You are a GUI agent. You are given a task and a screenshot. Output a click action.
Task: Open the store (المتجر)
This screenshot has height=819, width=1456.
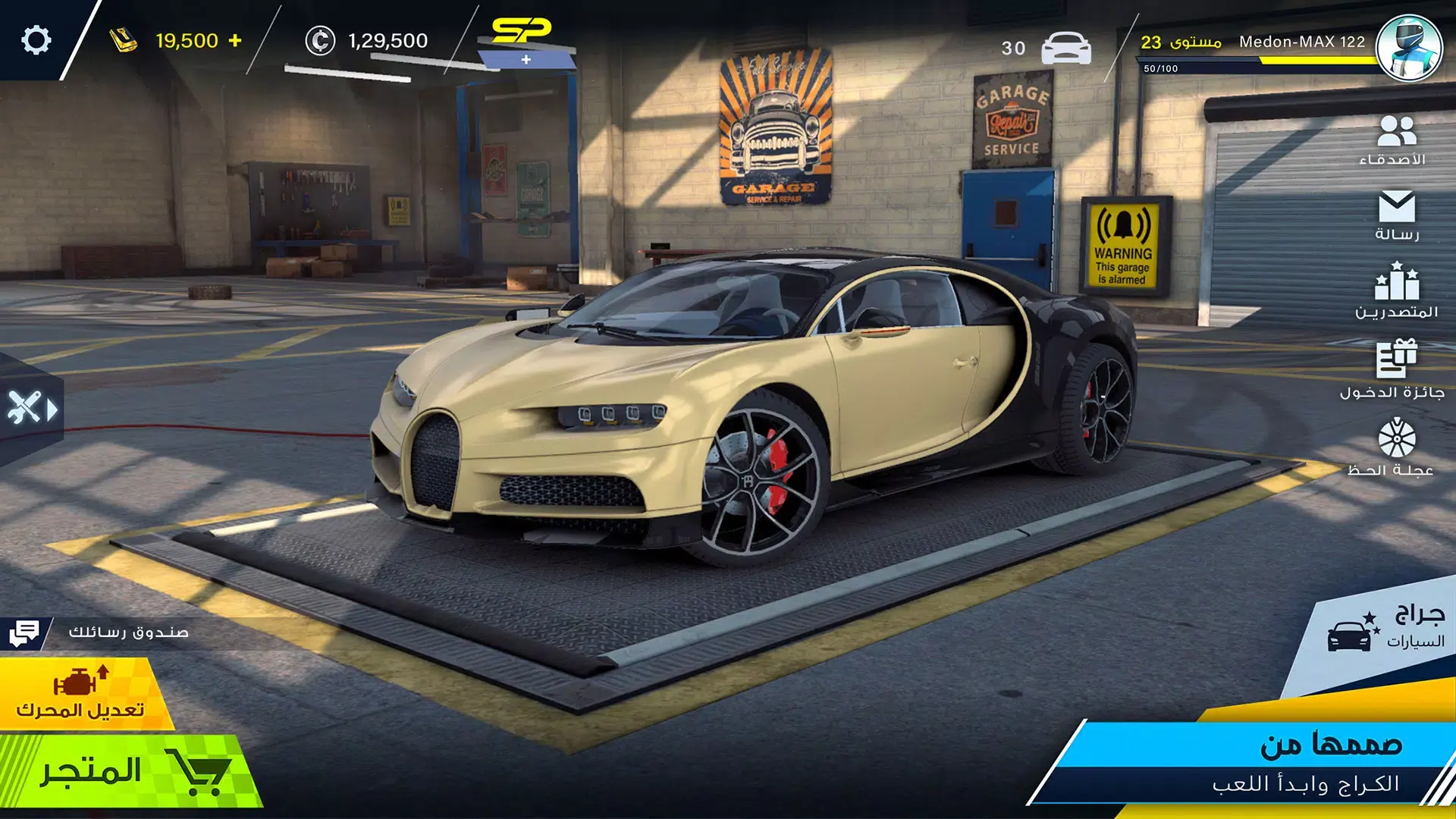129,772
